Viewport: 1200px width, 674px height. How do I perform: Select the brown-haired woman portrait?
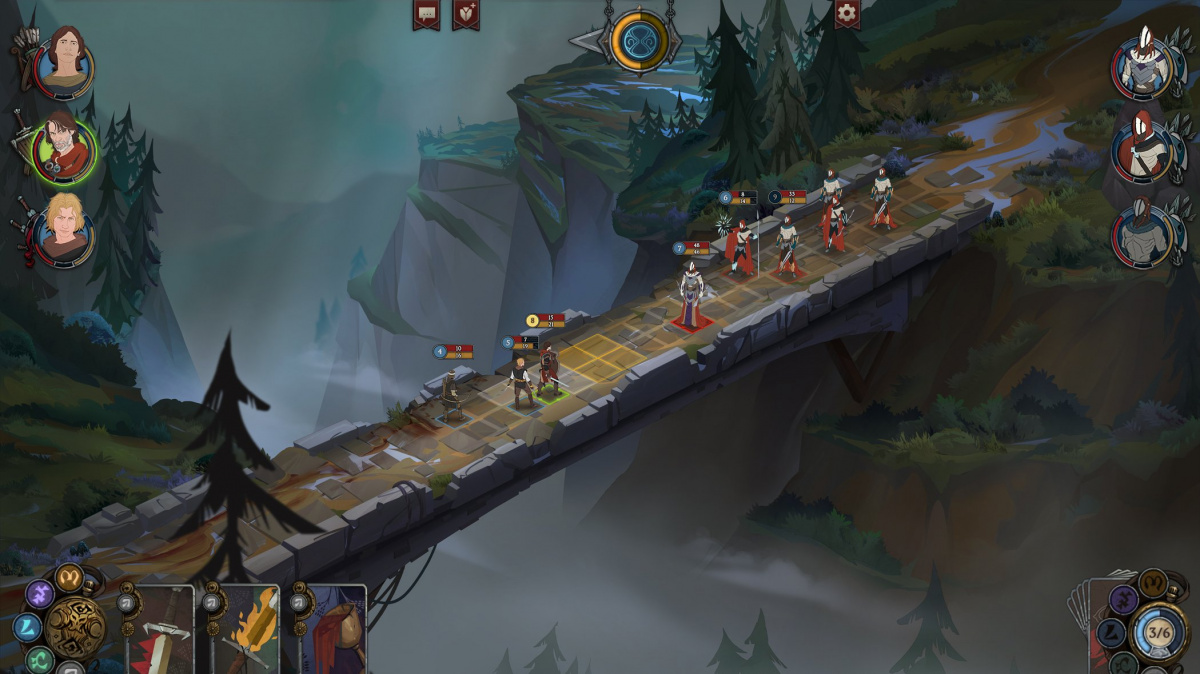pyautogui.click(x=64, y=64)
